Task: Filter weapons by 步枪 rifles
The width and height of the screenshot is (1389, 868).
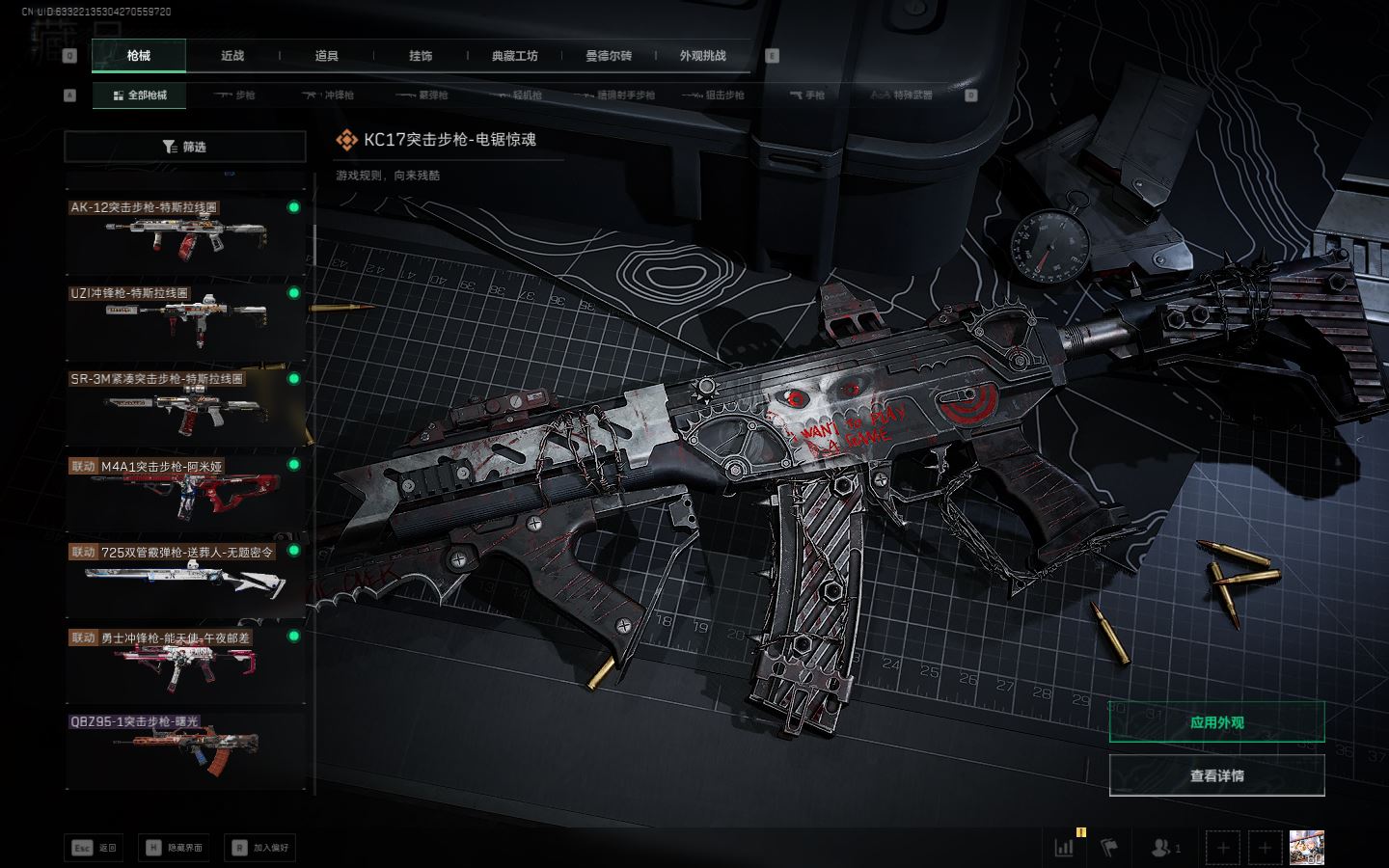Action: [x=234, y=95]
